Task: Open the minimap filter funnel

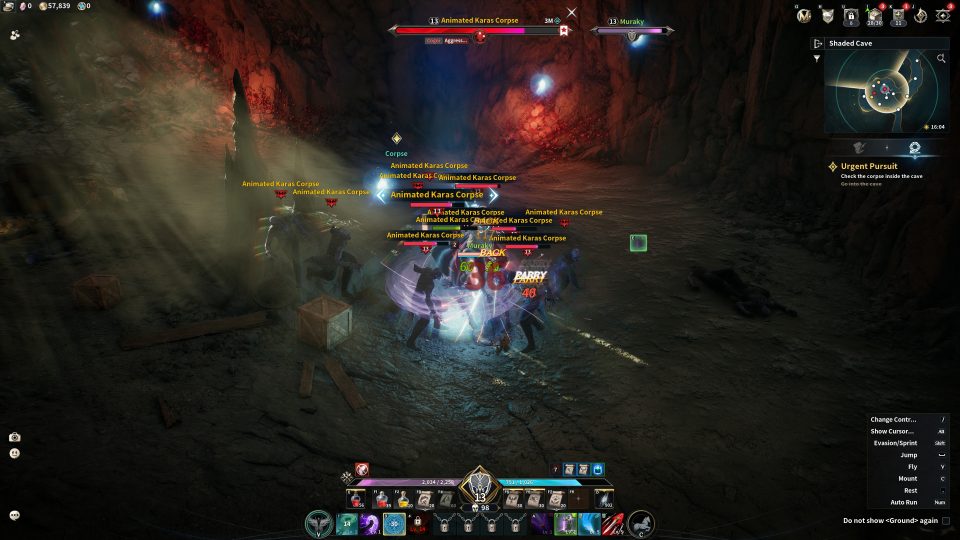Action: pos(817,58)
